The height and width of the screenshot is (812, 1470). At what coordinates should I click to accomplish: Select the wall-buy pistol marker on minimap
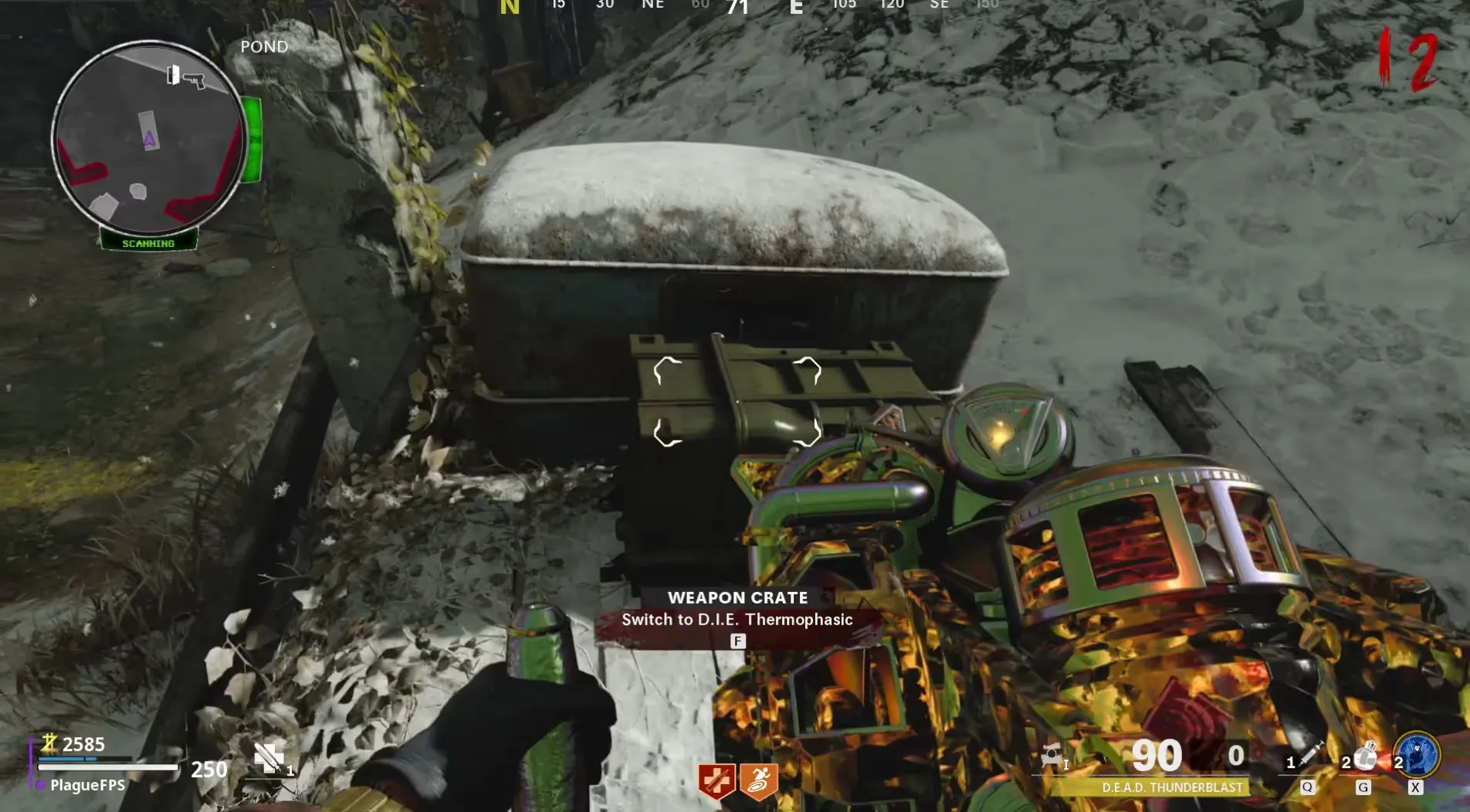pyautogui.click(x=186, y=76)
